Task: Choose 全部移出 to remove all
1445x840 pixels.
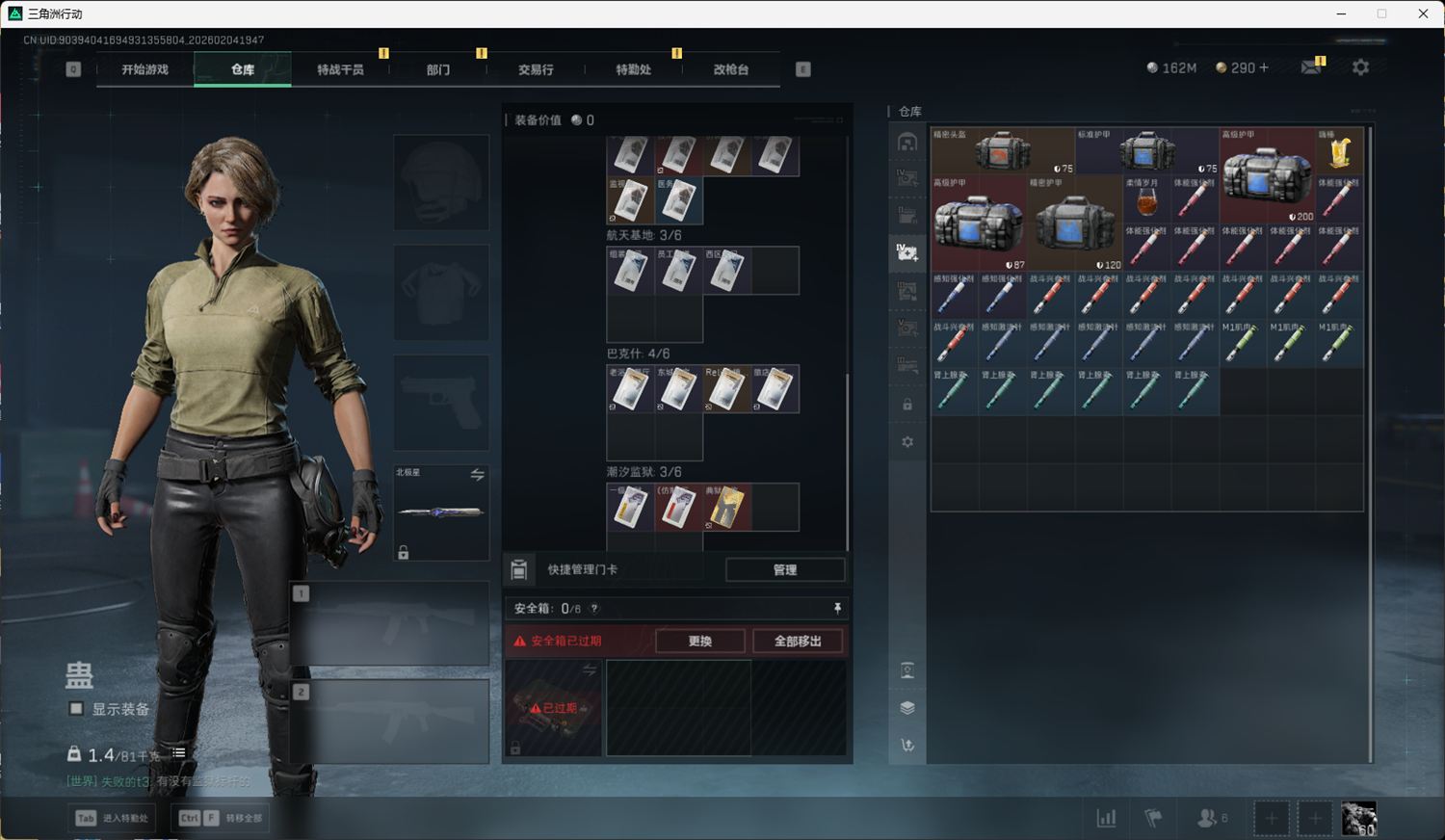Action: pyautogui.click(x=798, y=641)
